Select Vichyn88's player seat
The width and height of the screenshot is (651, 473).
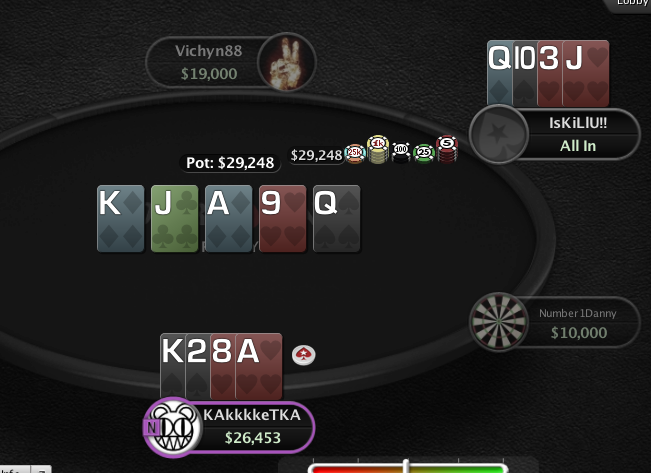(209, 63)
